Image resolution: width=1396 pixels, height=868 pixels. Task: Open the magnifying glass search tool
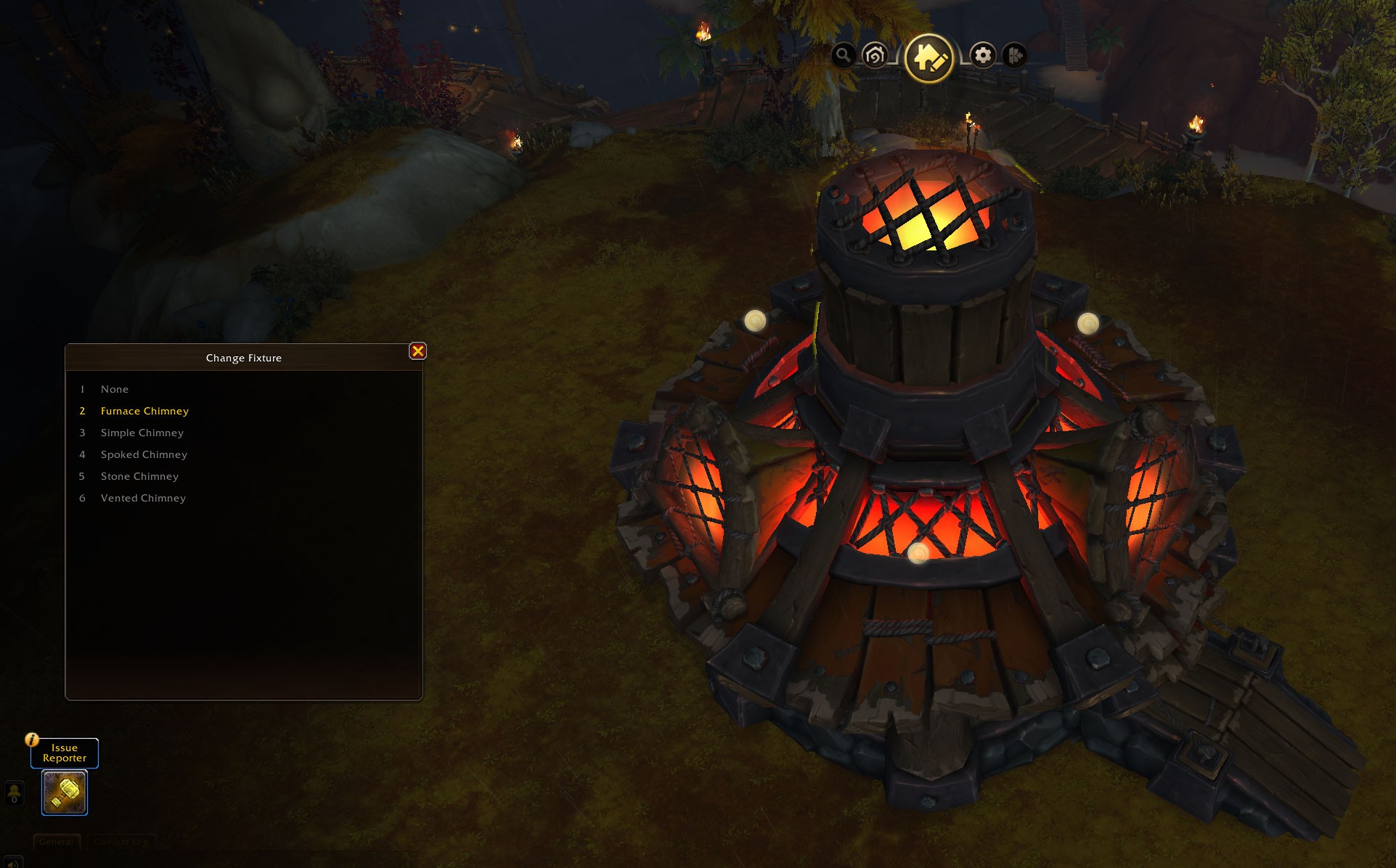(x=843, y=55)
